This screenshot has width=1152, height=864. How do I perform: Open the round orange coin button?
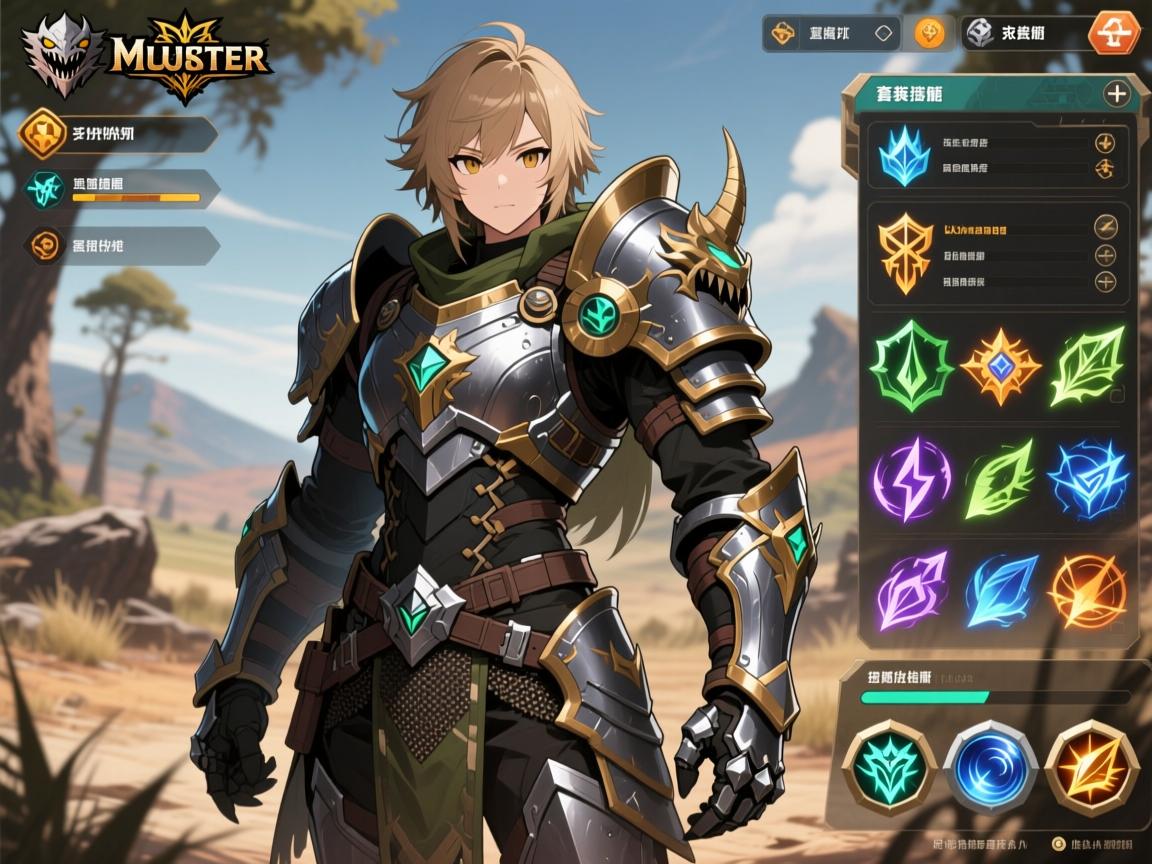929,33
